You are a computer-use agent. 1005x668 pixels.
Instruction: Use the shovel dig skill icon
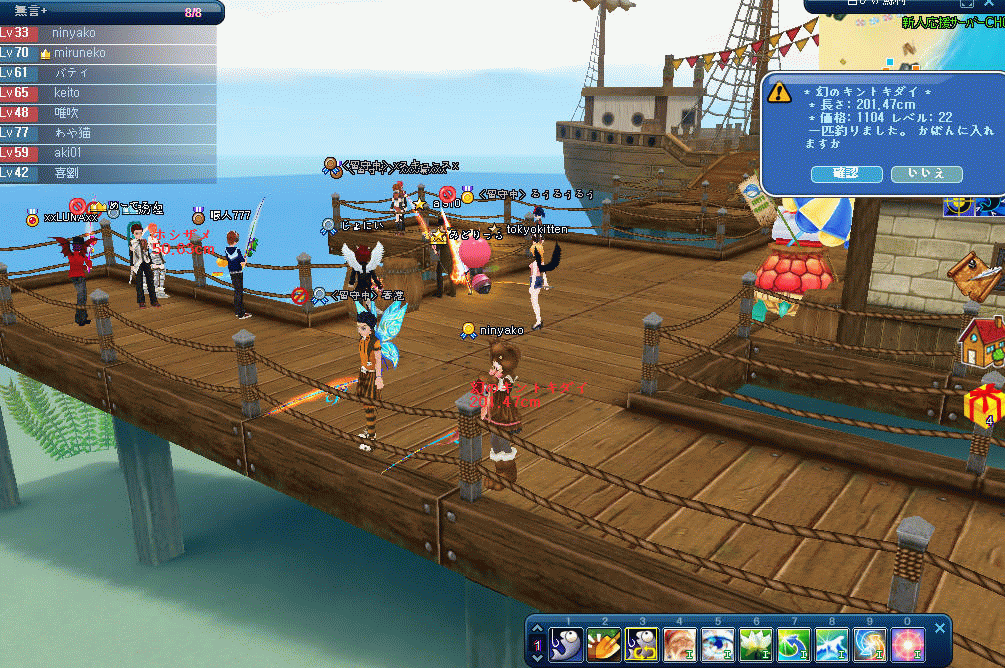(x=605, y=644)
